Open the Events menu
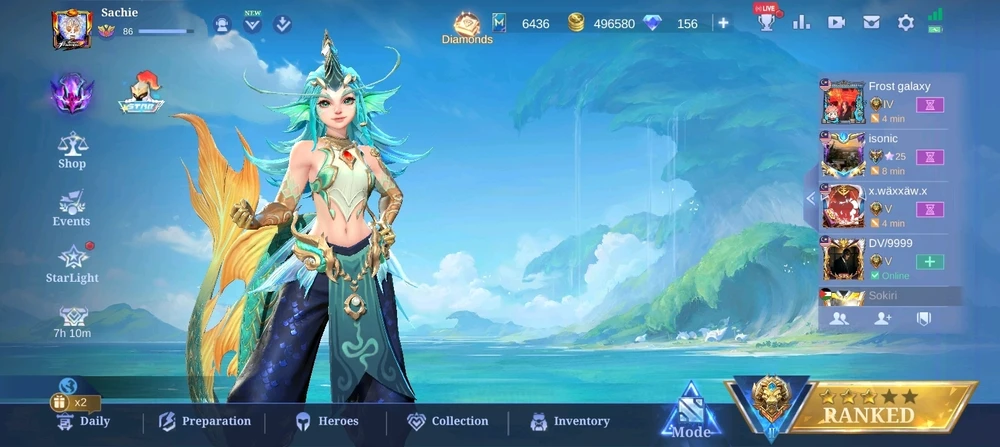Image resolution: width=1000 pixels, height=447 pixels. [x=72, y=209]
